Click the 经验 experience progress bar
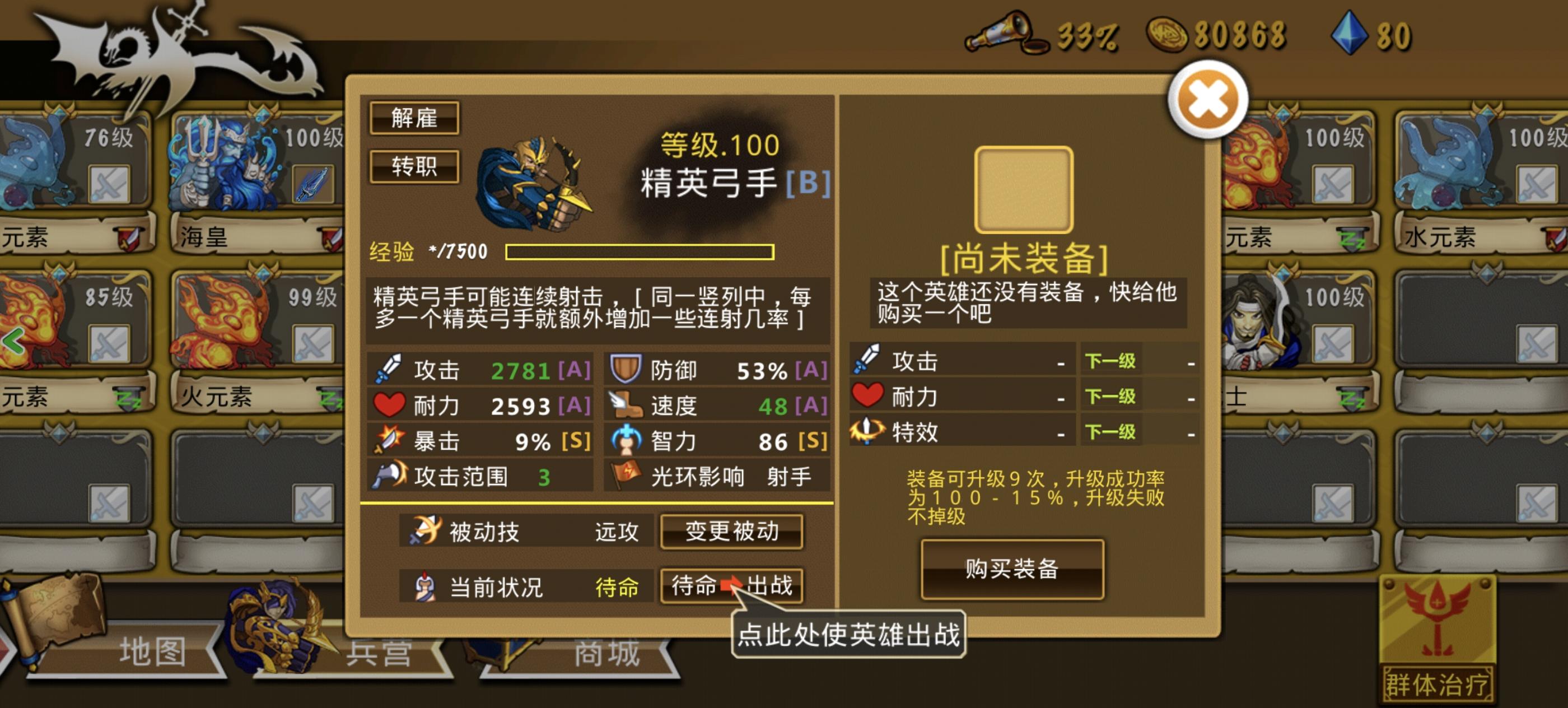Screen dimensions: 1568x708 [x=639, y=253]
